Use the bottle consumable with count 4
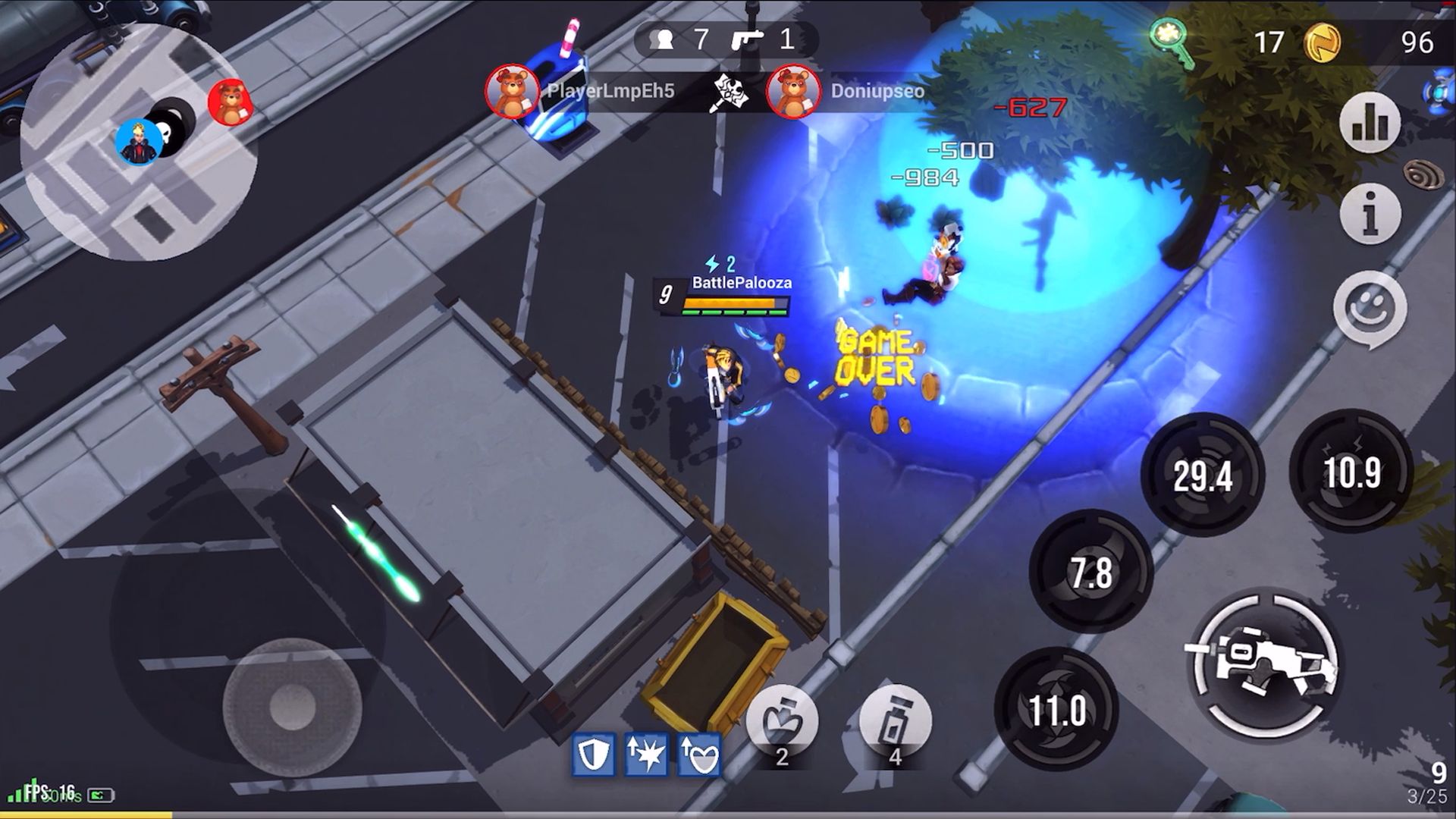The image size is (1456, 819). coord(895,723)
